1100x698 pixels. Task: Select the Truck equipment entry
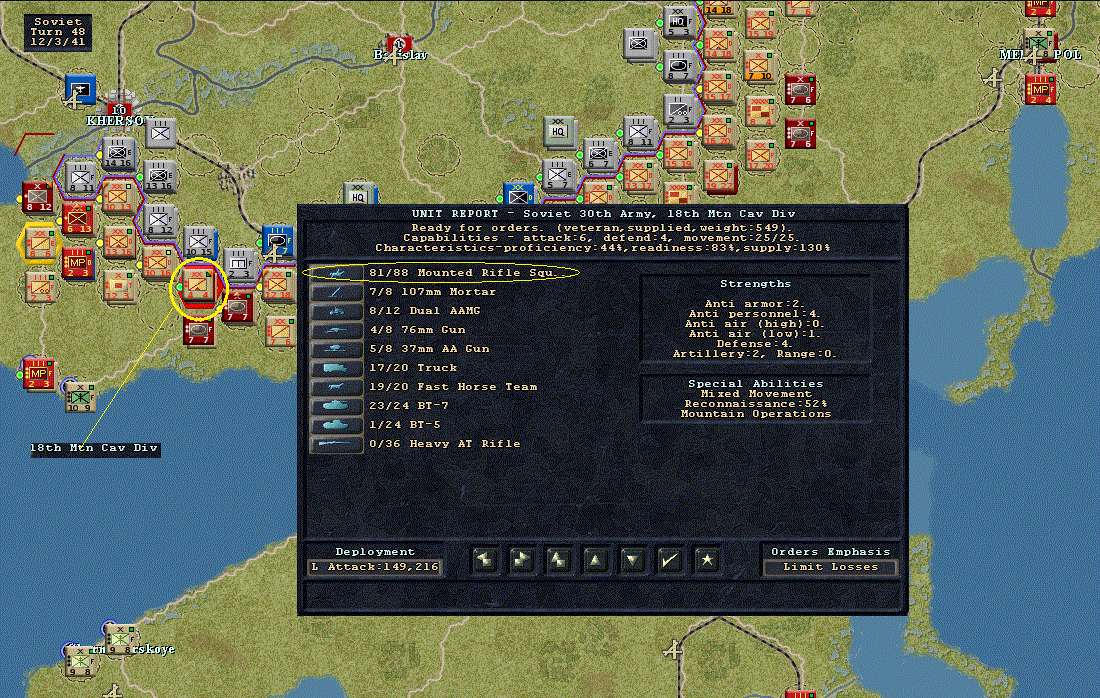tap(396, 368)
